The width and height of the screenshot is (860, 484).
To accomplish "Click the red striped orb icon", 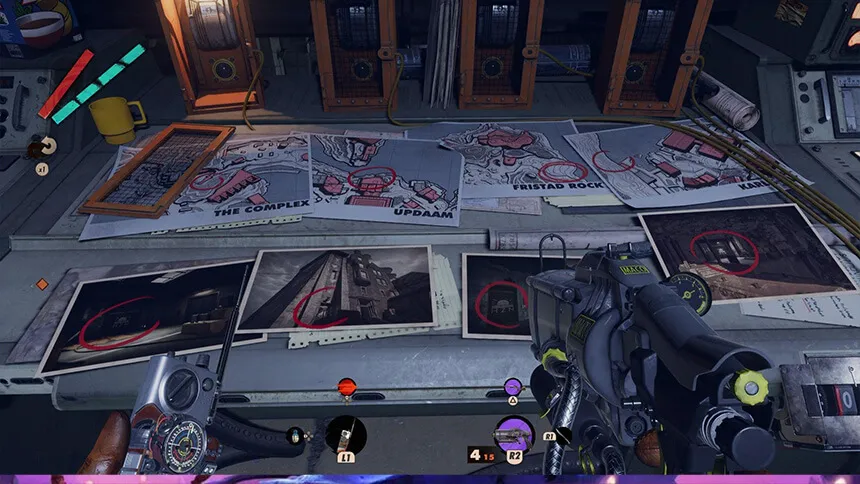I will (346, 386).
